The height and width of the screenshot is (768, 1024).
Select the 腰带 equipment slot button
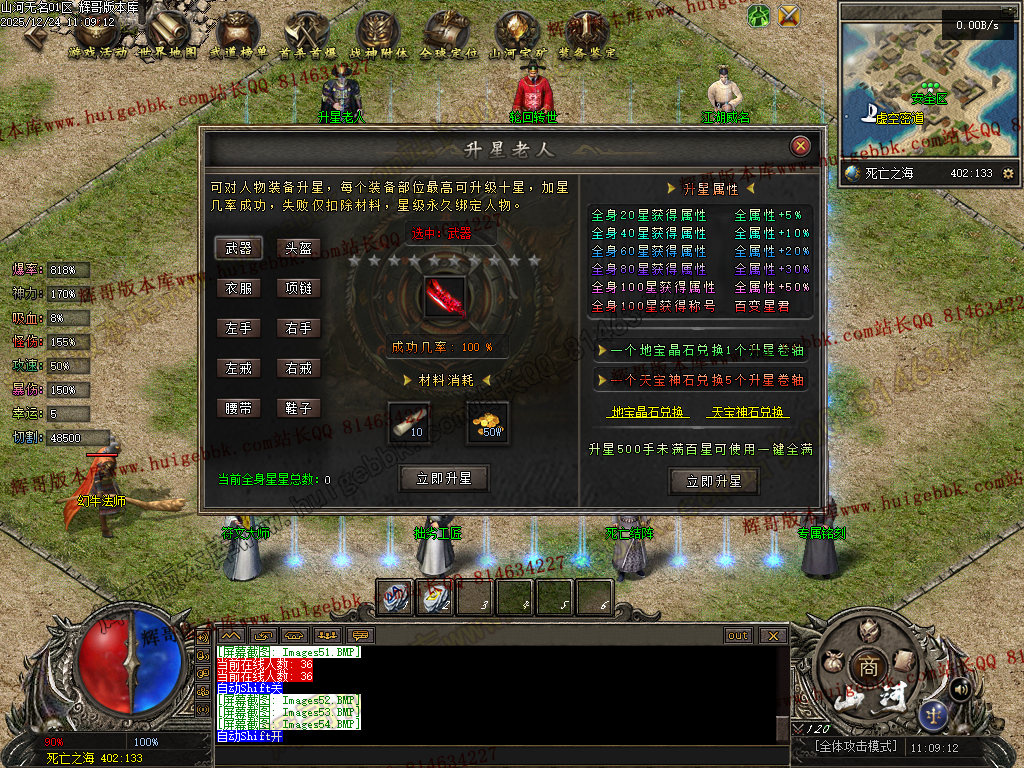click(x=239, y=408)
